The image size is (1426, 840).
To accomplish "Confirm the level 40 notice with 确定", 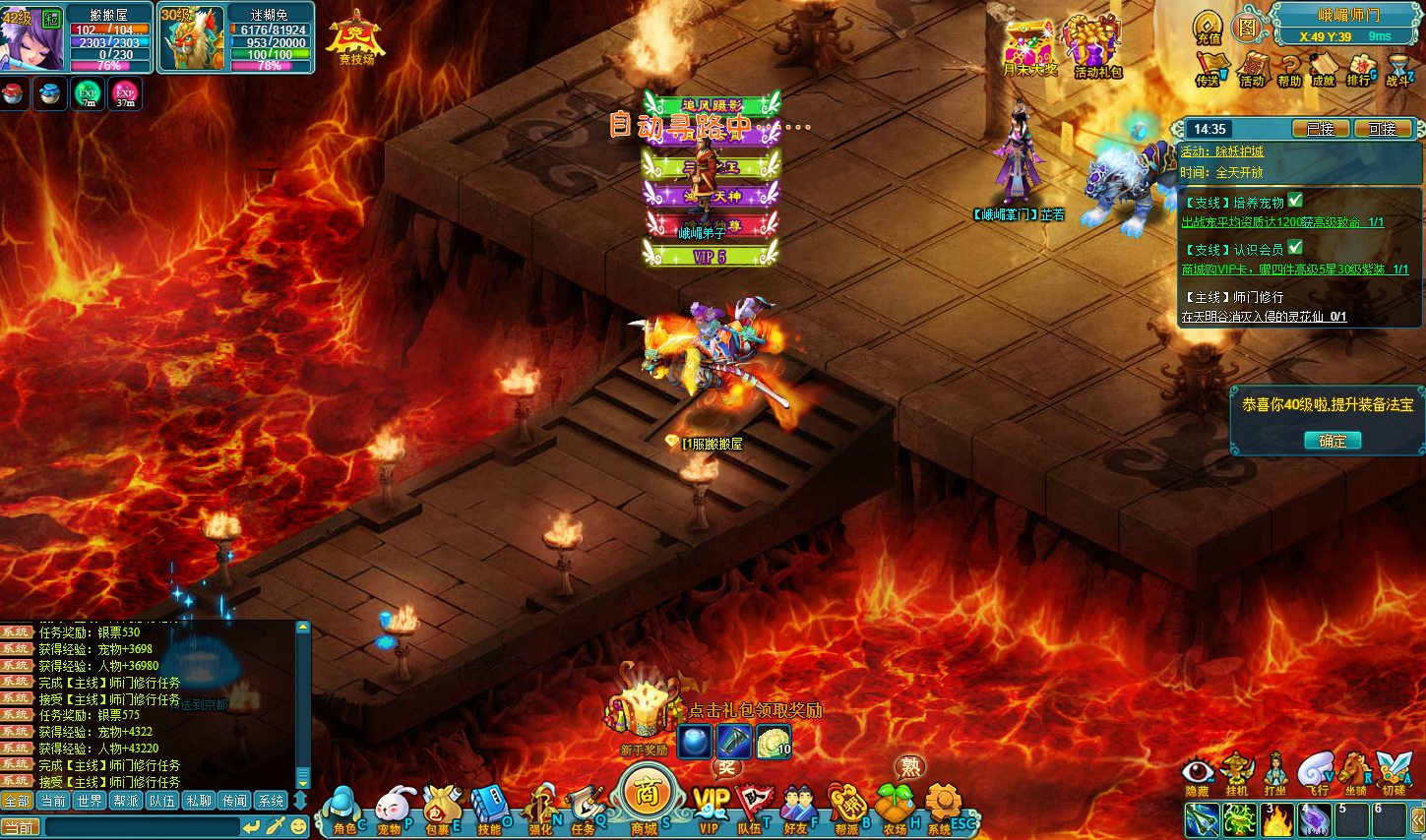I will [x=1333, y=441].
